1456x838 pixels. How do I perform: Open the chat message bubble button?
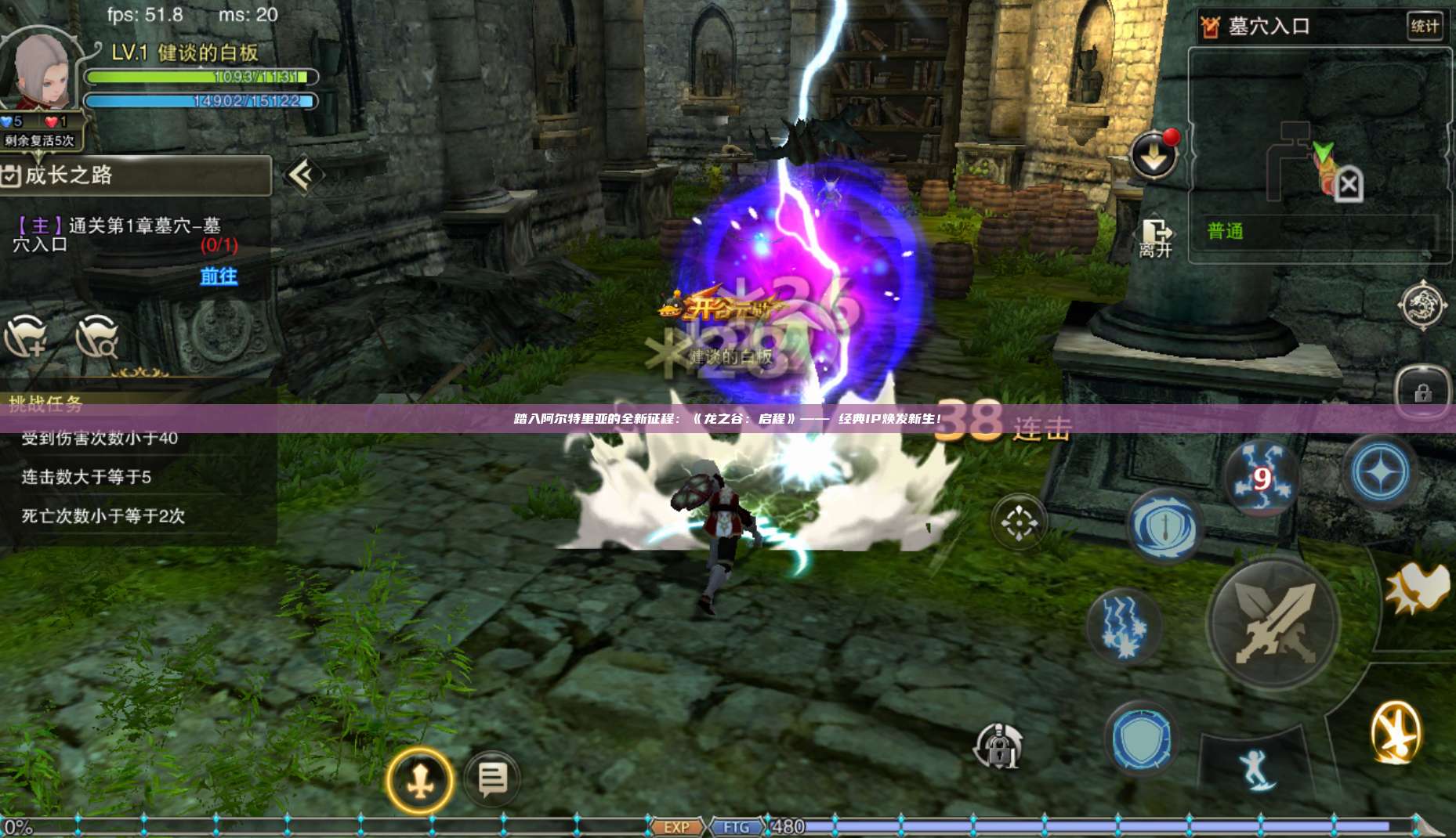tap(492, 779)
